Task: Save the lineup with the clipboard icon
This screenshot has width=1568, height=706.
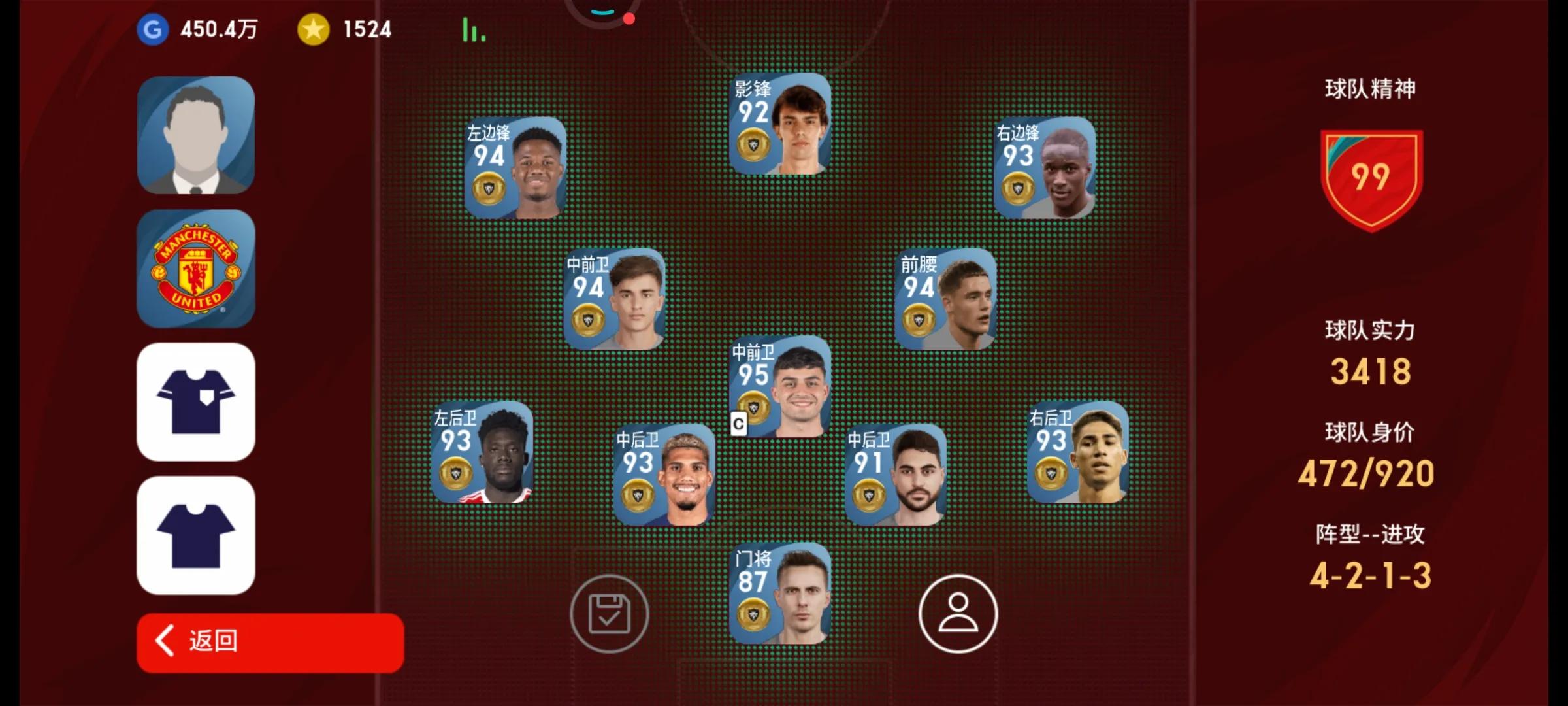Action: (609, 614)
